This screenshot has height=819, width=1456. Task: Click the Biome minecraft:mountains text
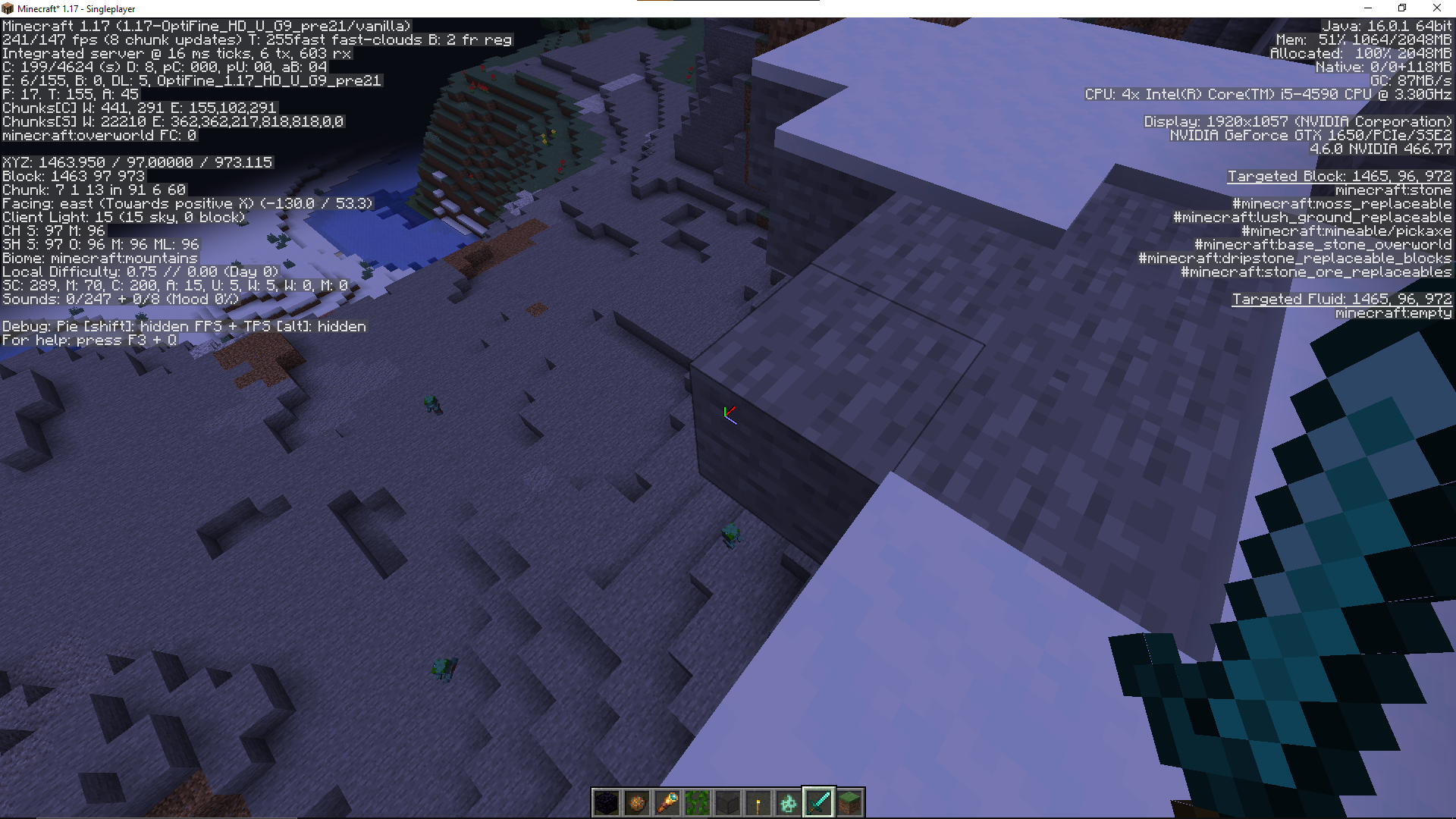tap(99, 258)
